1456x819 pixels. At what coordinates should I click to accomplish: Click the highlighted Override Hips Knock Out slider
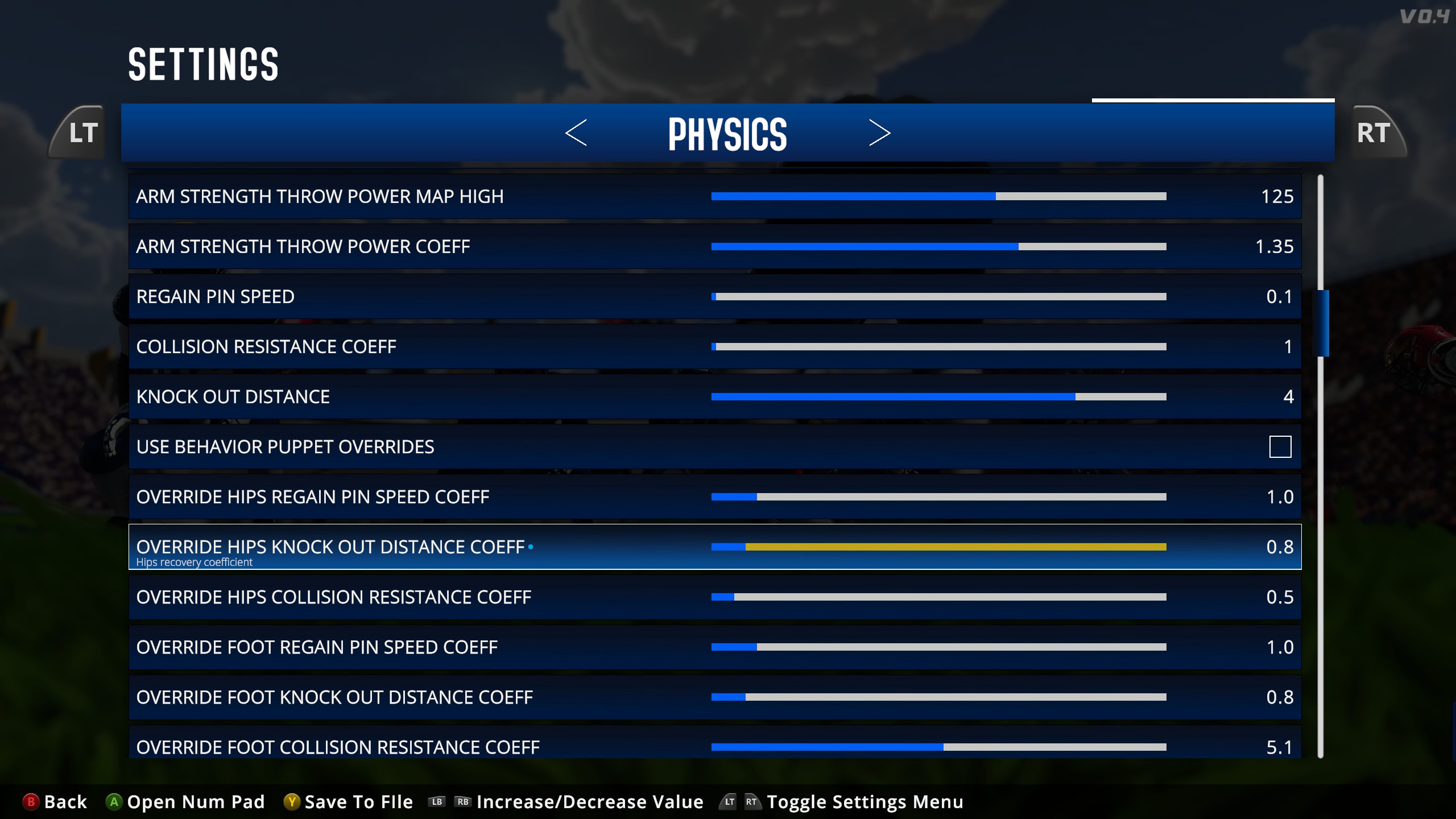[x=938, y=547]
